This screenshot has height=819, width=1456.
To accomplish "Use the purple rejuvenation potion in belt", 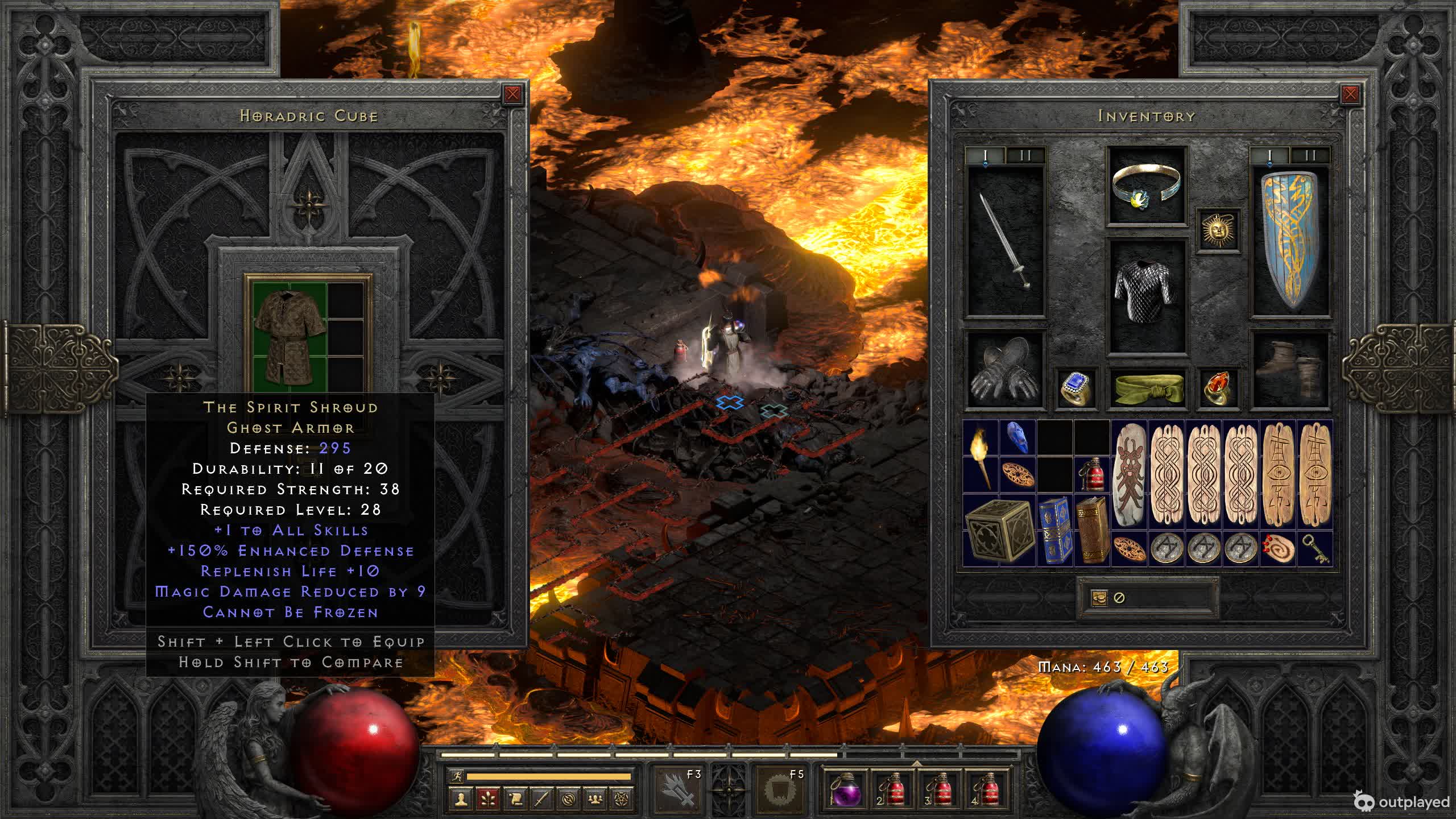I will pyautogui.click(x=845, y=789).
